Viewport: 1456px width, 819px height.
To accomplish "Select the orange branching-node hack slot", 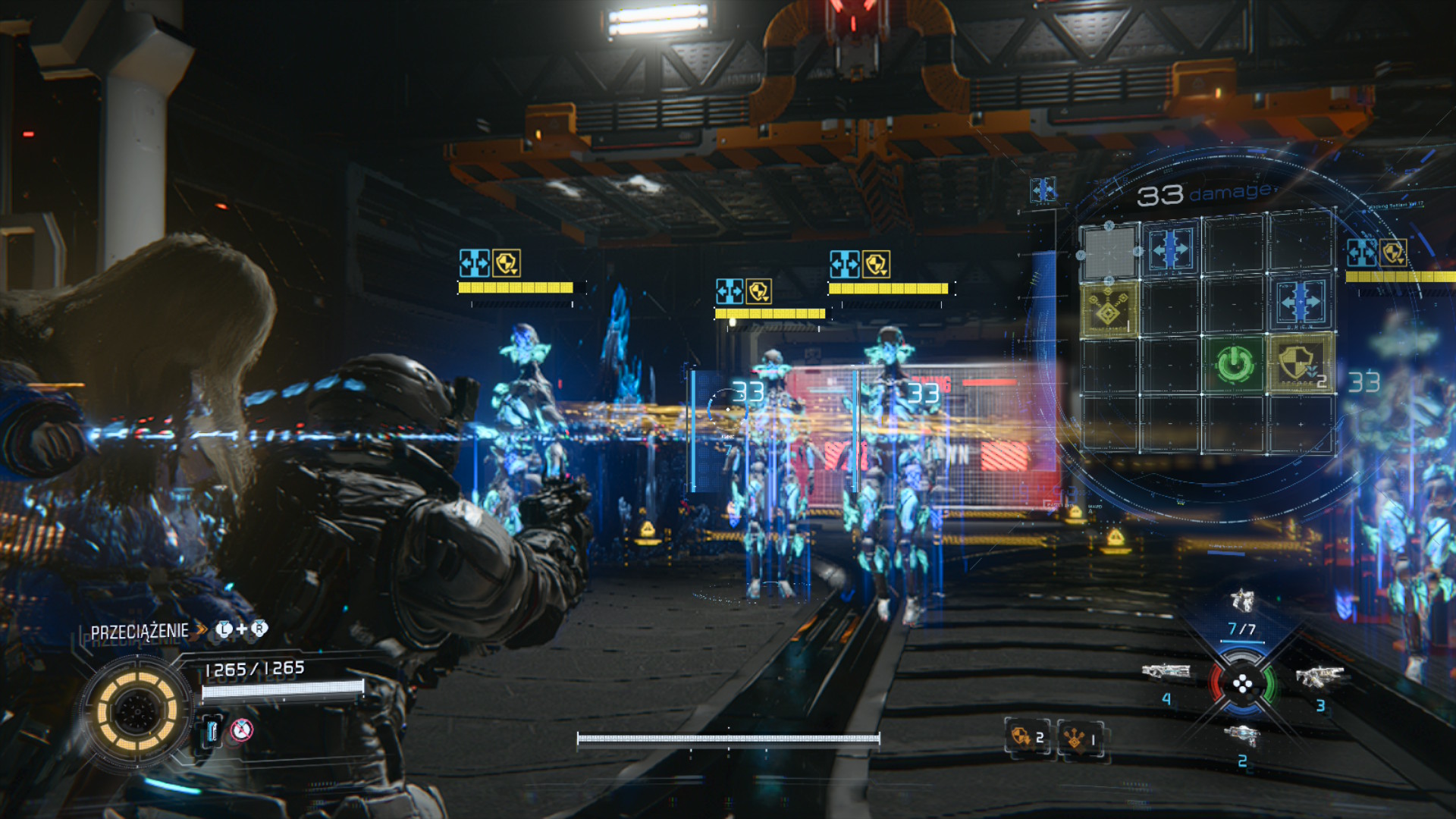I will pos(1080,737).
